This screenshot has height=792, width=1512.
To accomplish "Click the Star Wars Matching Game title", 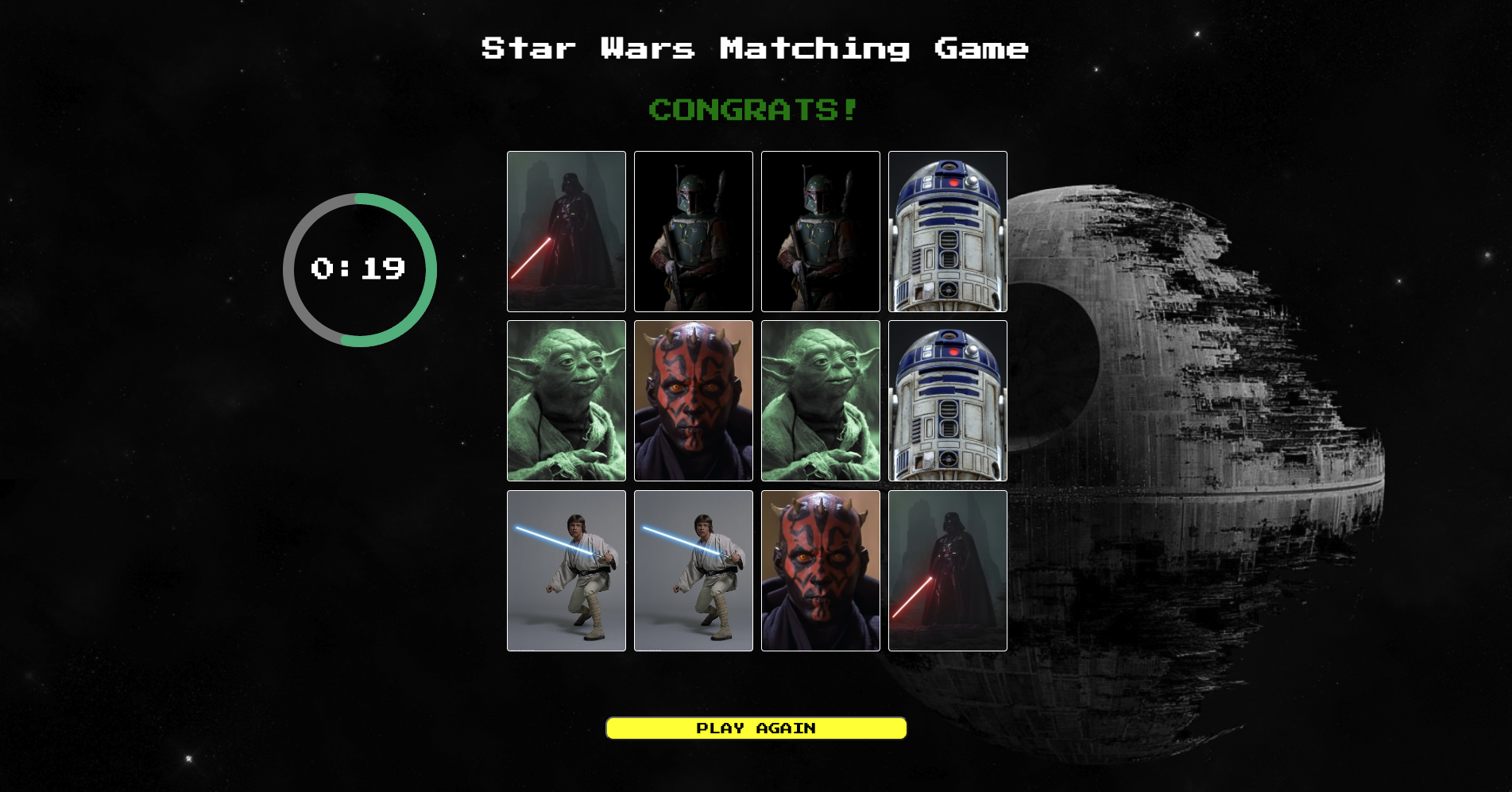I will click(754, 49).
